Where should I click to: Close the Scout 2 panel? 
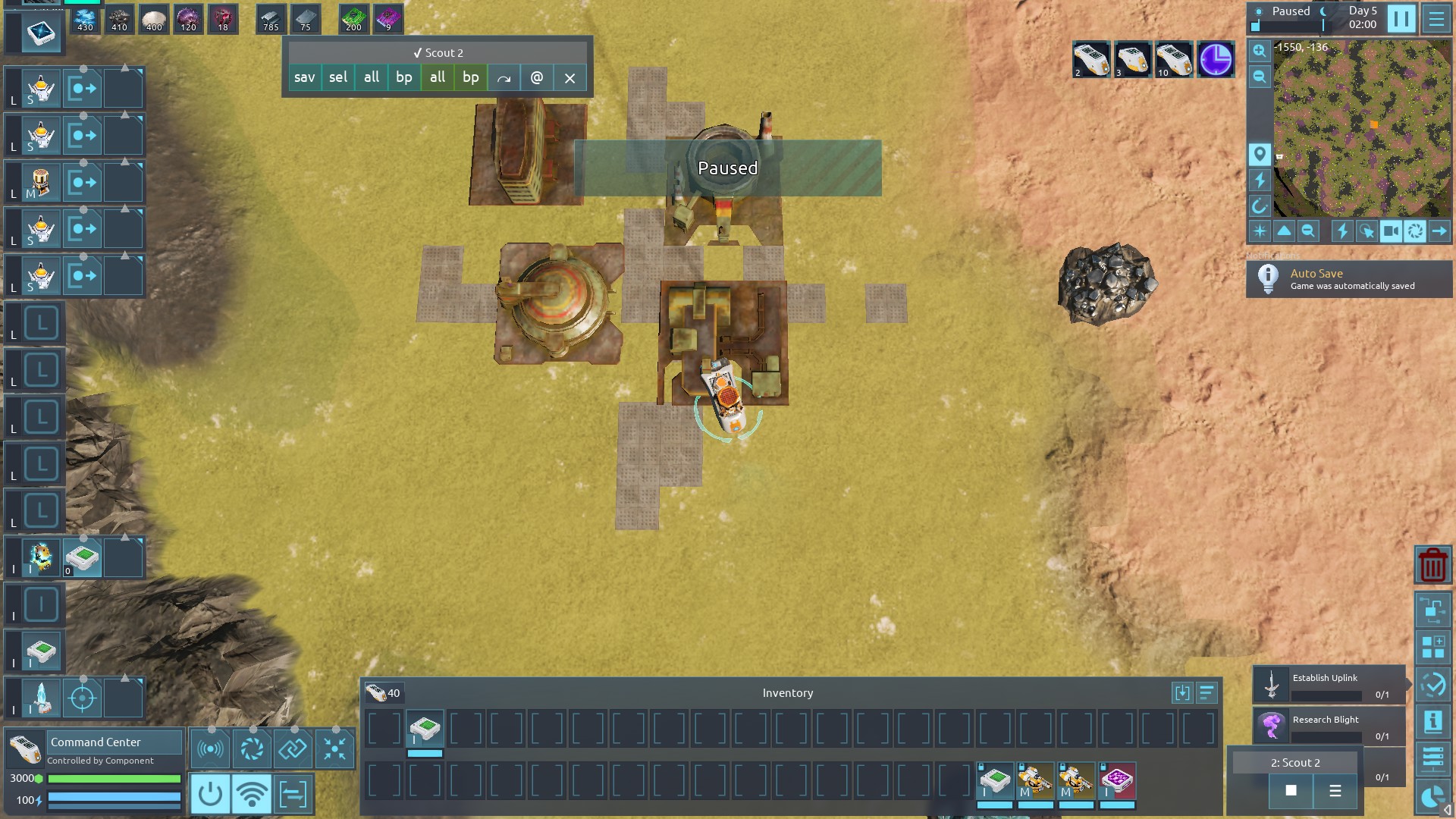pyautogui.click(x=570, y=77)
